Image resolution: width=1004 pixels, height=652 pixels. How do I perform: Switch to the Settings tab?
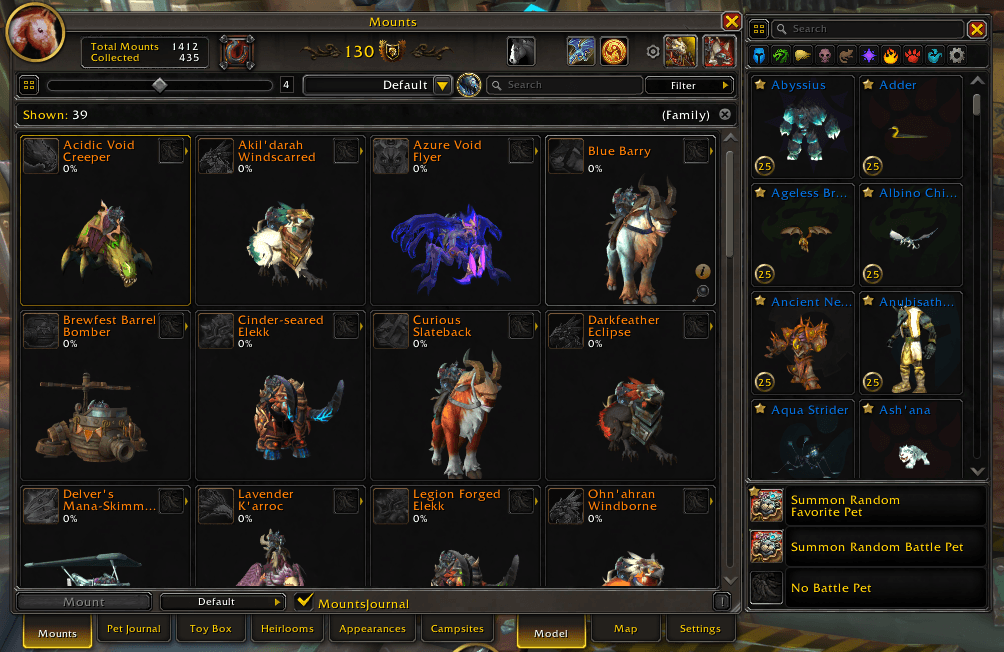coord(700,629)
